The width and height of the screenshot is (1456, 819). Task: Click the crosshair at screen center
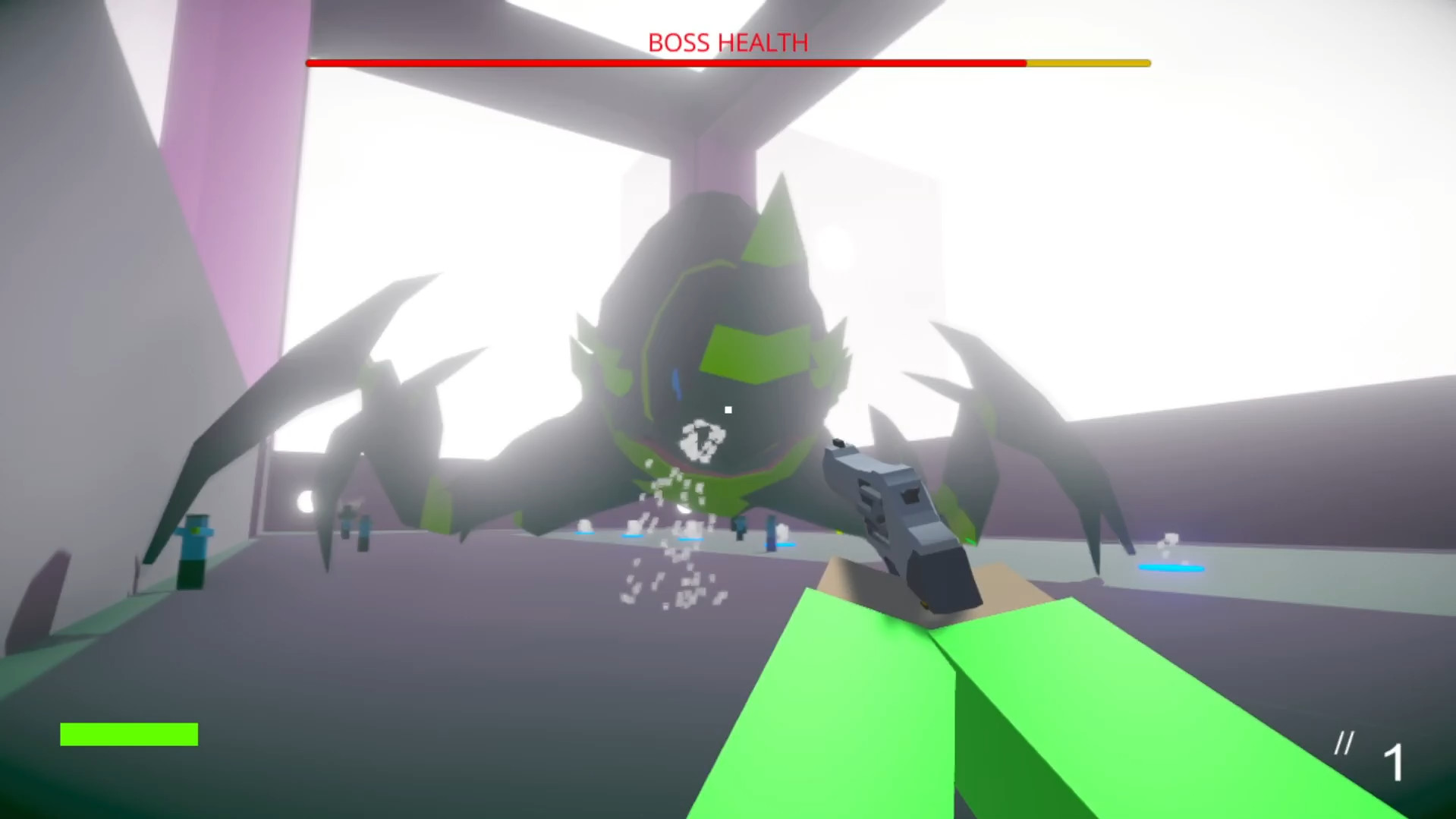[x=728, y=409]
